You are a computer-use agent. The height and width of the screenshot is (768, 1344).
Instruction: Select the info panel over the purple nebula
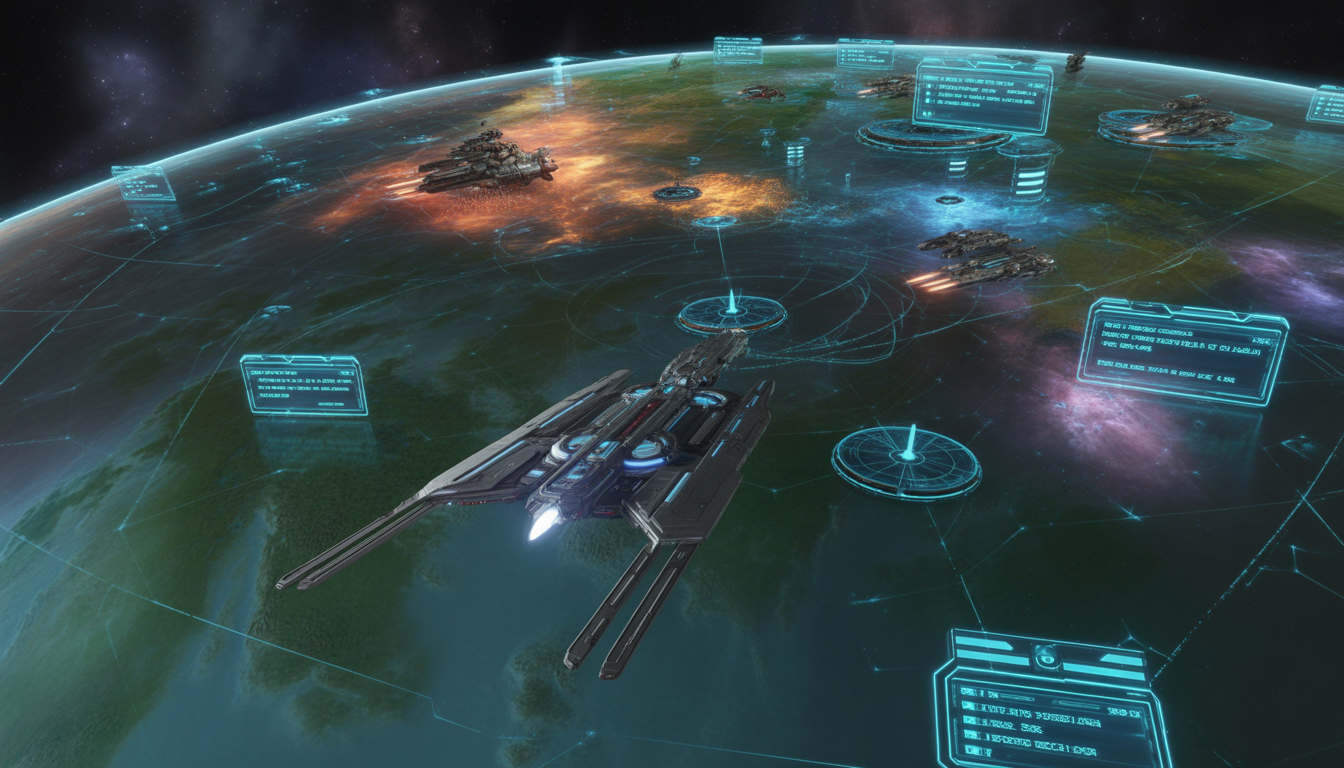click(1182, 352)
